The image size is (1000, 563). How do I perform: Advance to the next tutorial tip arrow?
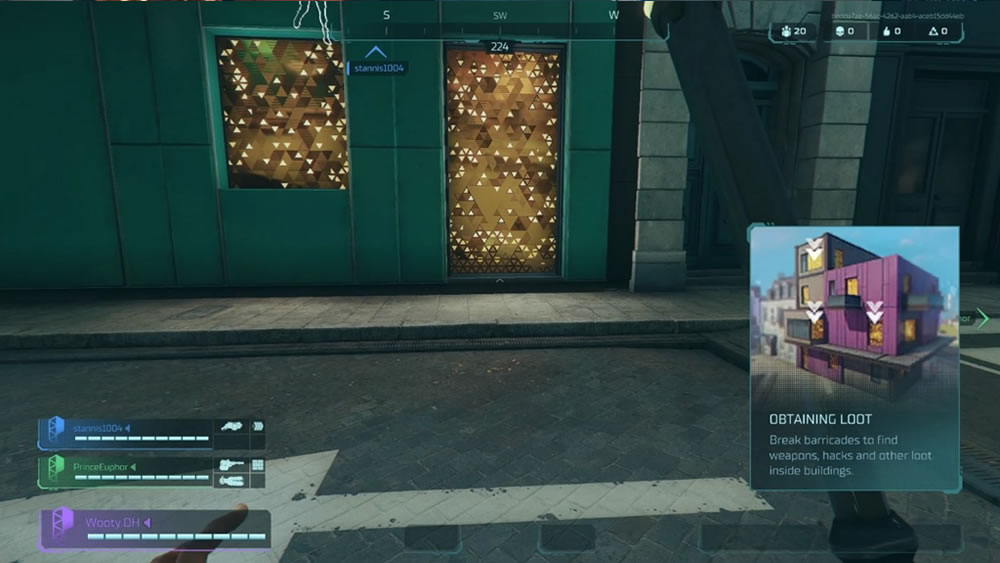[x=982, y=318]
